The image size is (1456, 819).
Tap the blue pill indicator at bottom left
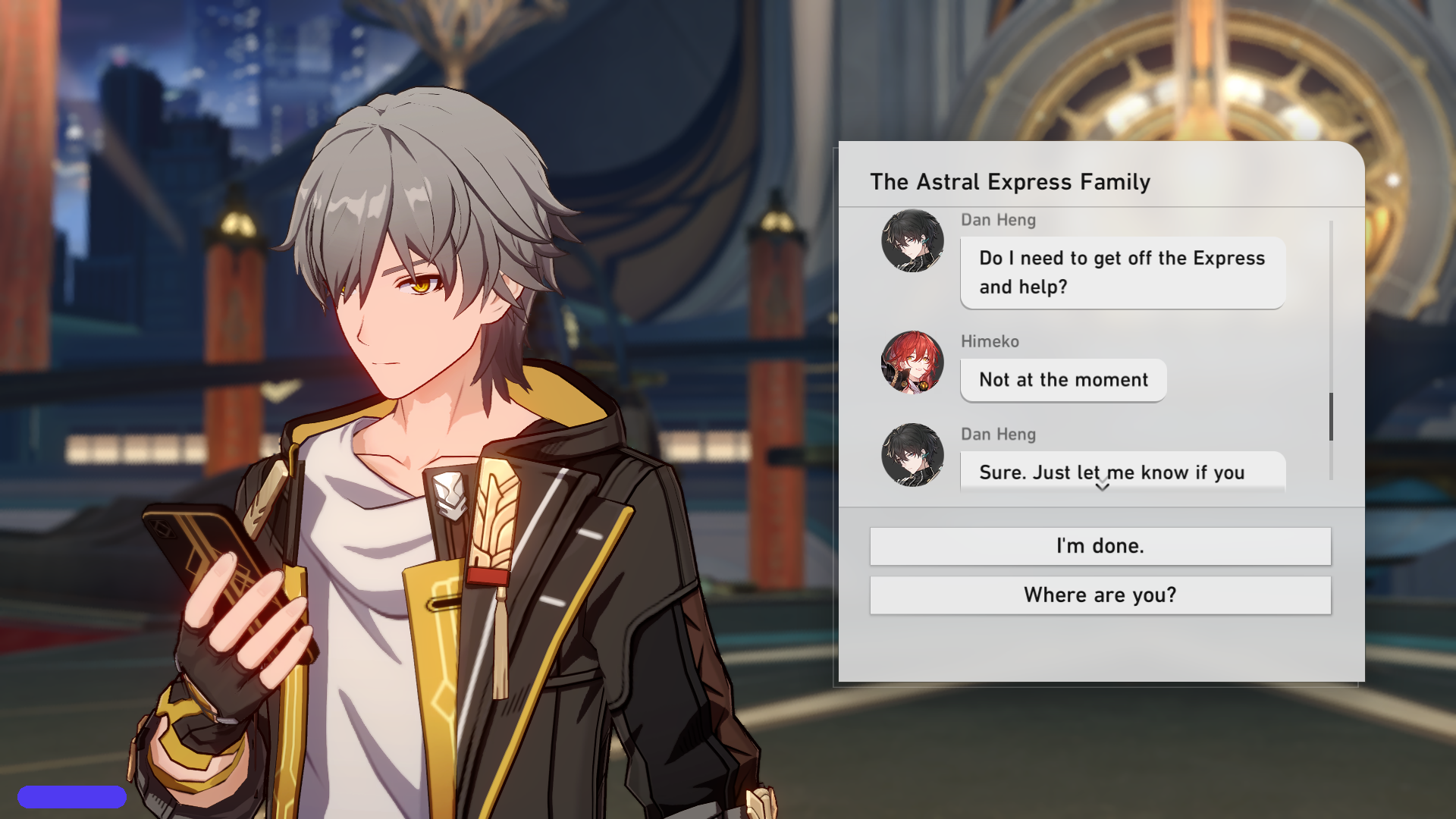(x=74, y=796)
